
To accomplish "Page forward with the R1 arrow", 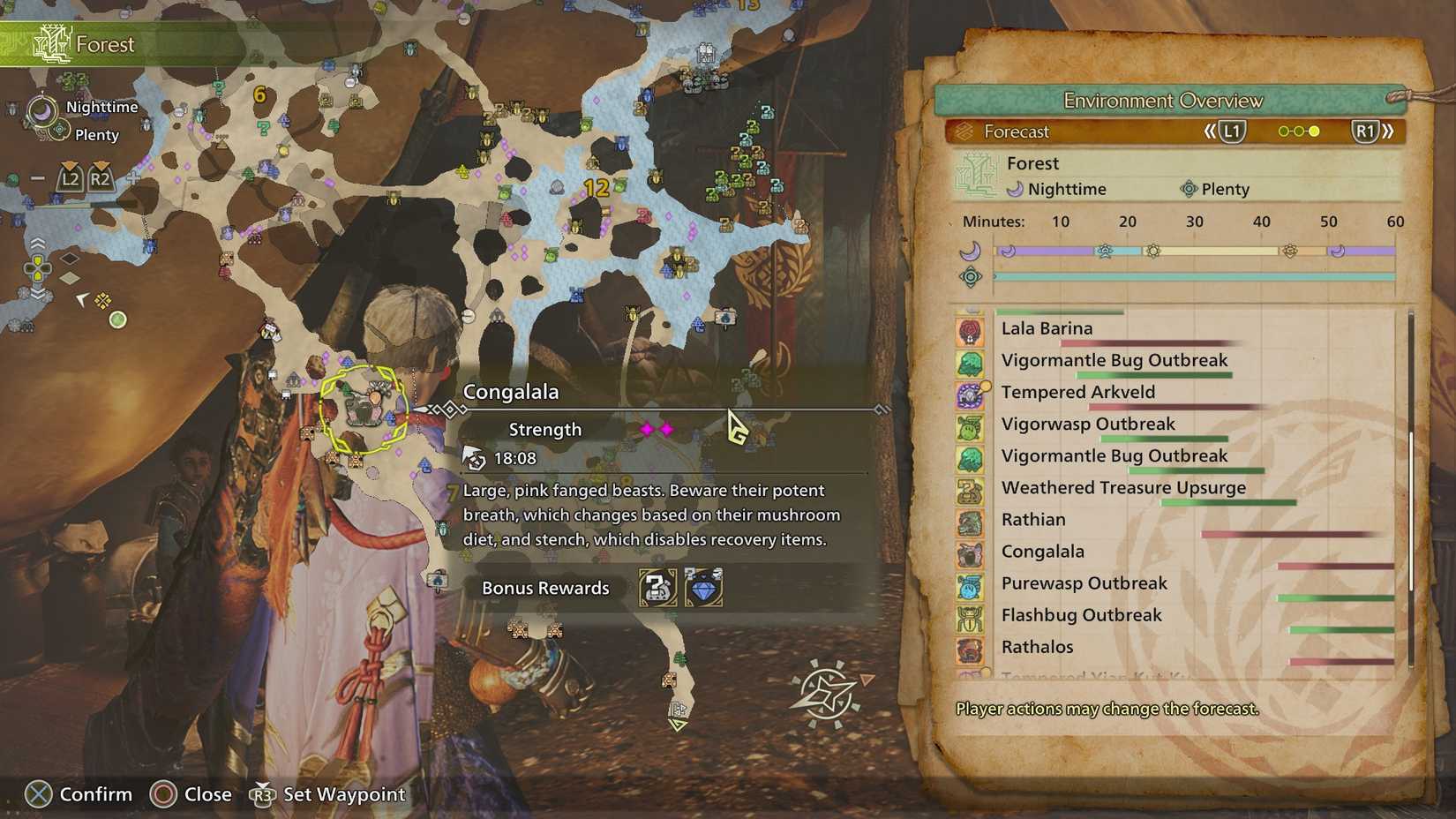I will point(1366,131).
